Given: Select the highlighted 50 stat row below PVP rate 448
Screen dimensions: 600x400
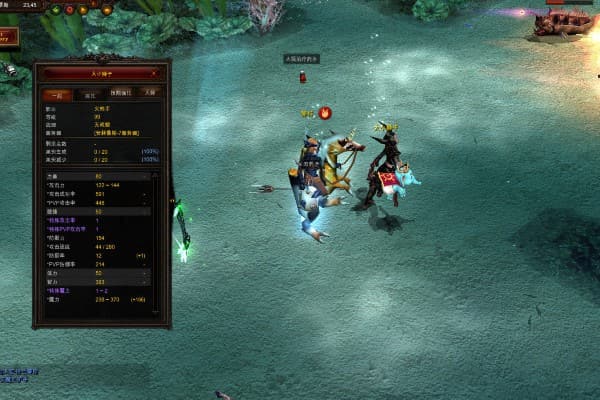Looking at the screenshot, I should [x=95, y=212].
